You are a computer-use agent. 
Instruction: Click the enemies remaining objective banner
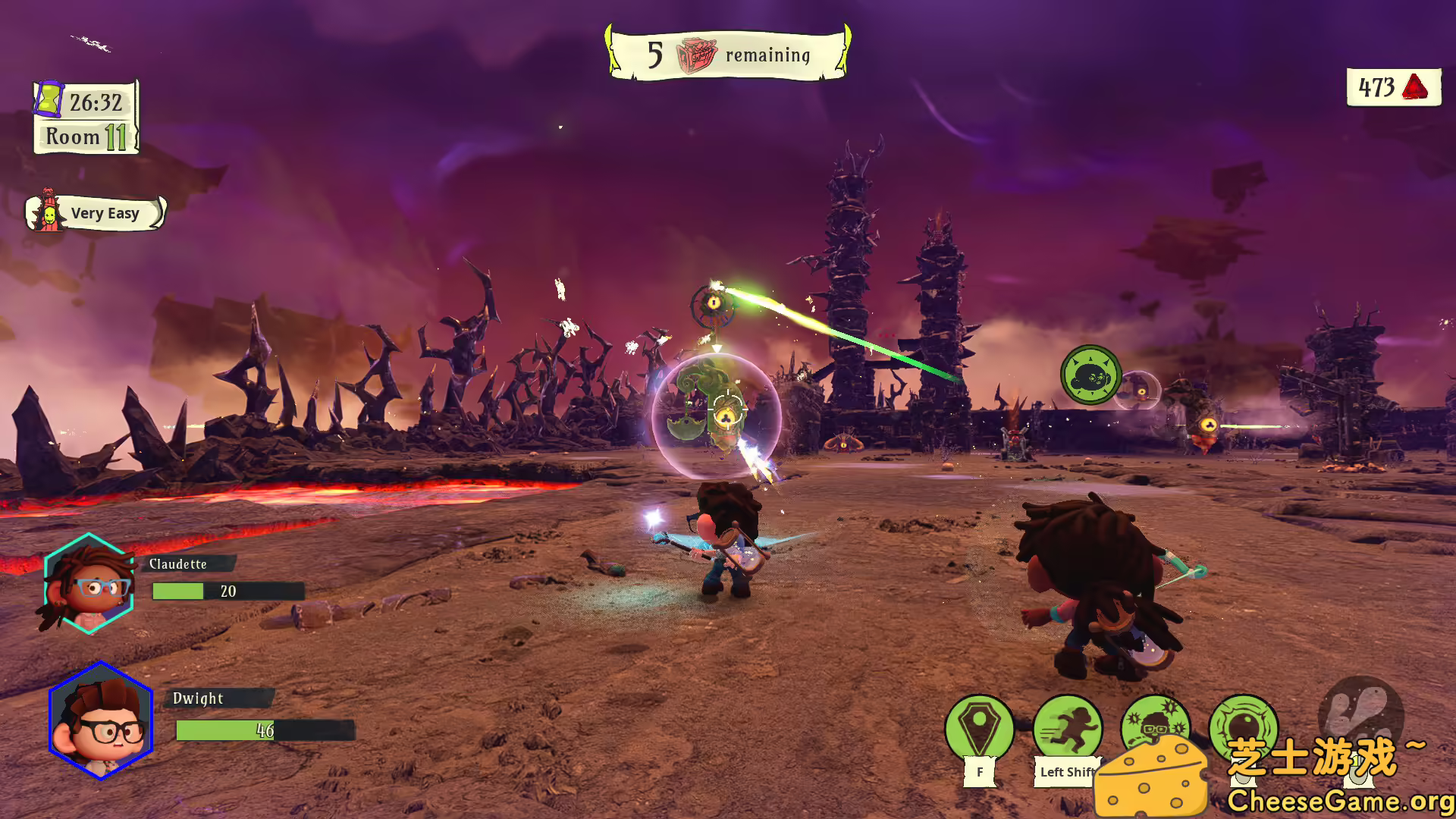[x=728, y=55]
